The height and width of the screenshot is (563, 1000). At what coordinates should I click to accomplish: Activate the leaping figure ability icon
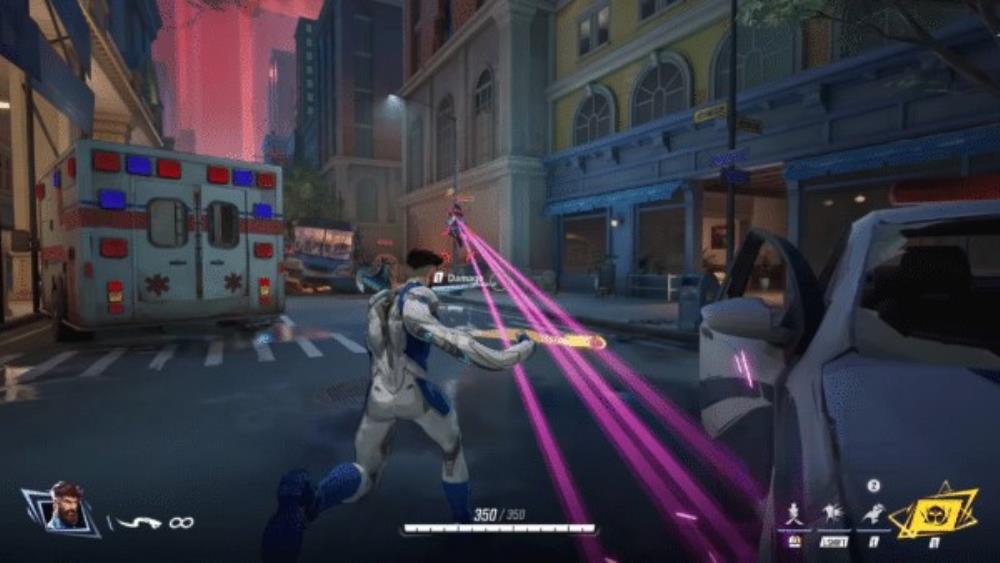[872, 514]
